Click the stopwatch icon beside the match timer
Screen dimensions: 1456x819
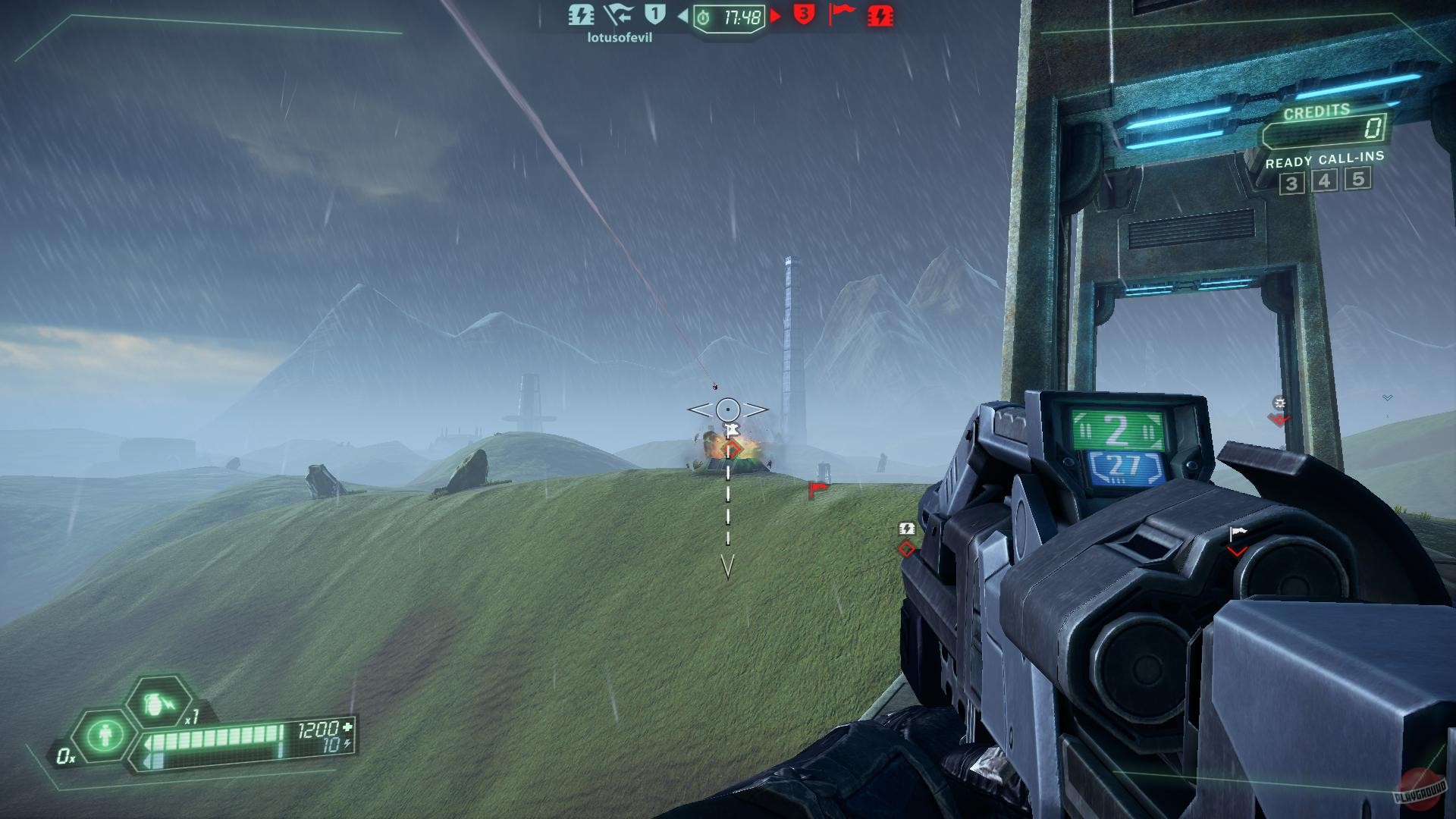(x=704, y=17)
